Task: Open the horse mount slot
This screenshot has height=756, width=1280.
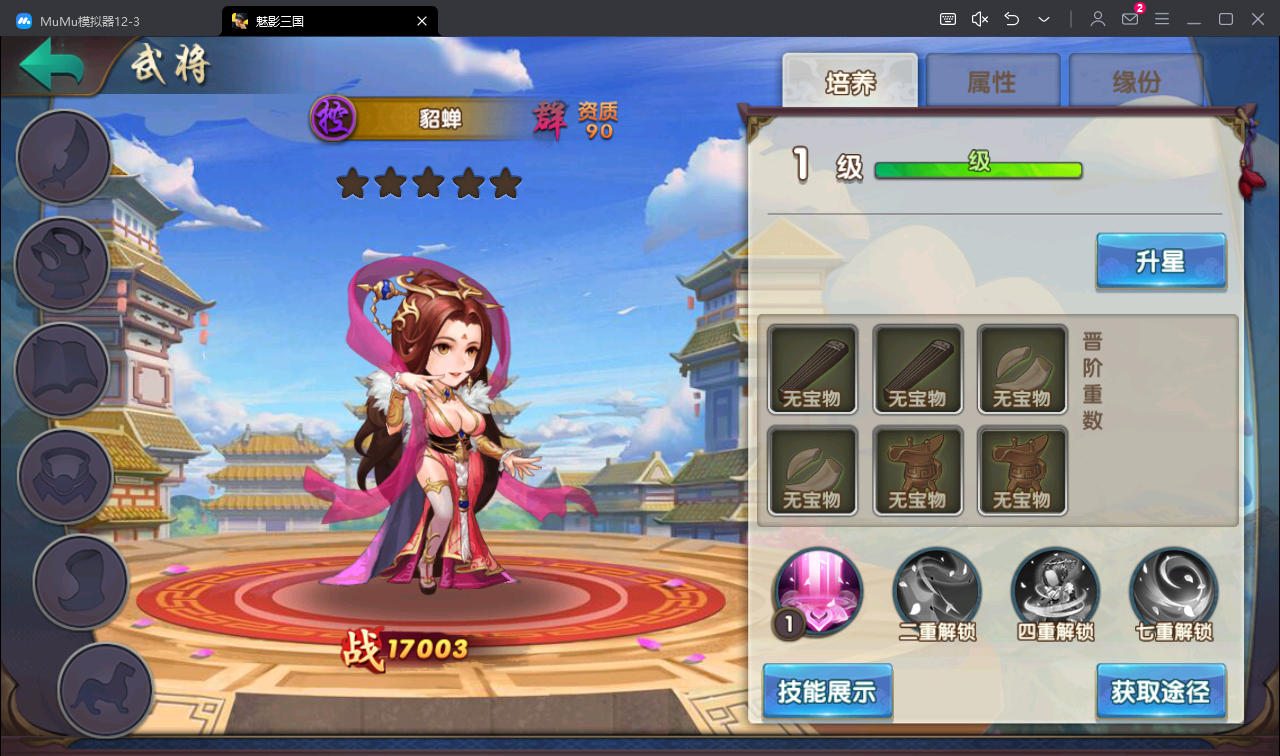Action: click(105, 689)
